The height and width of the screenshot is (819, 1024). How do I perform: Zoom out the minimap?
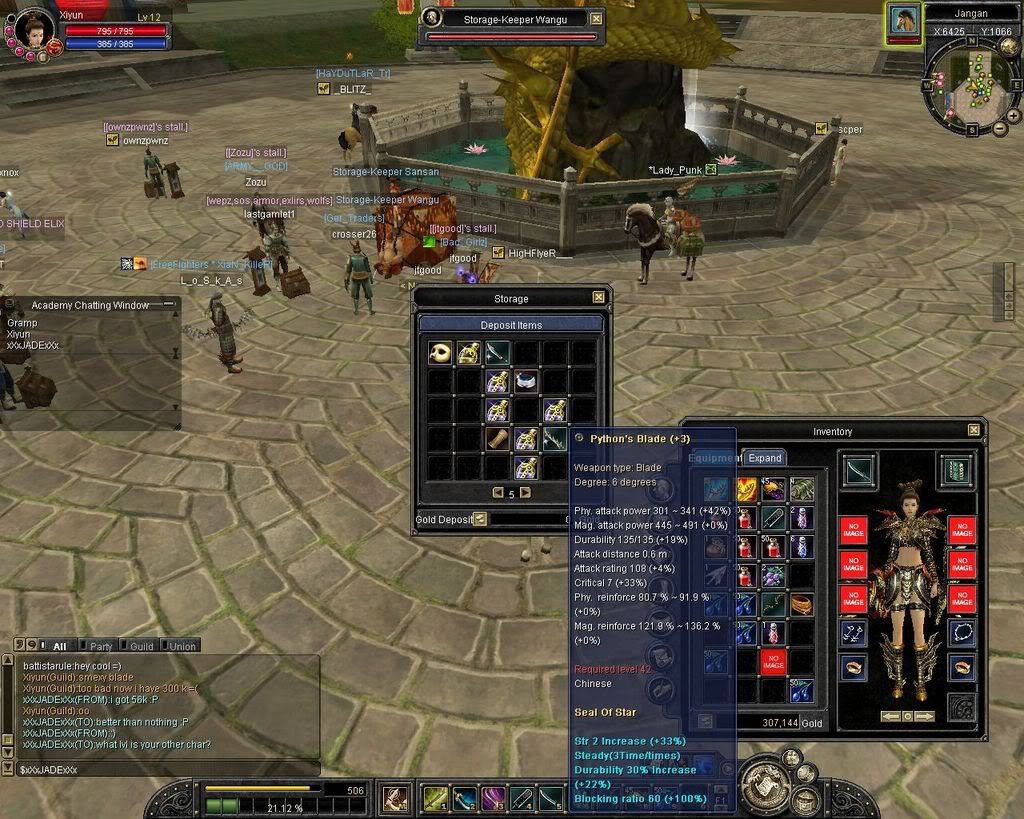[x=1000, y=129]
